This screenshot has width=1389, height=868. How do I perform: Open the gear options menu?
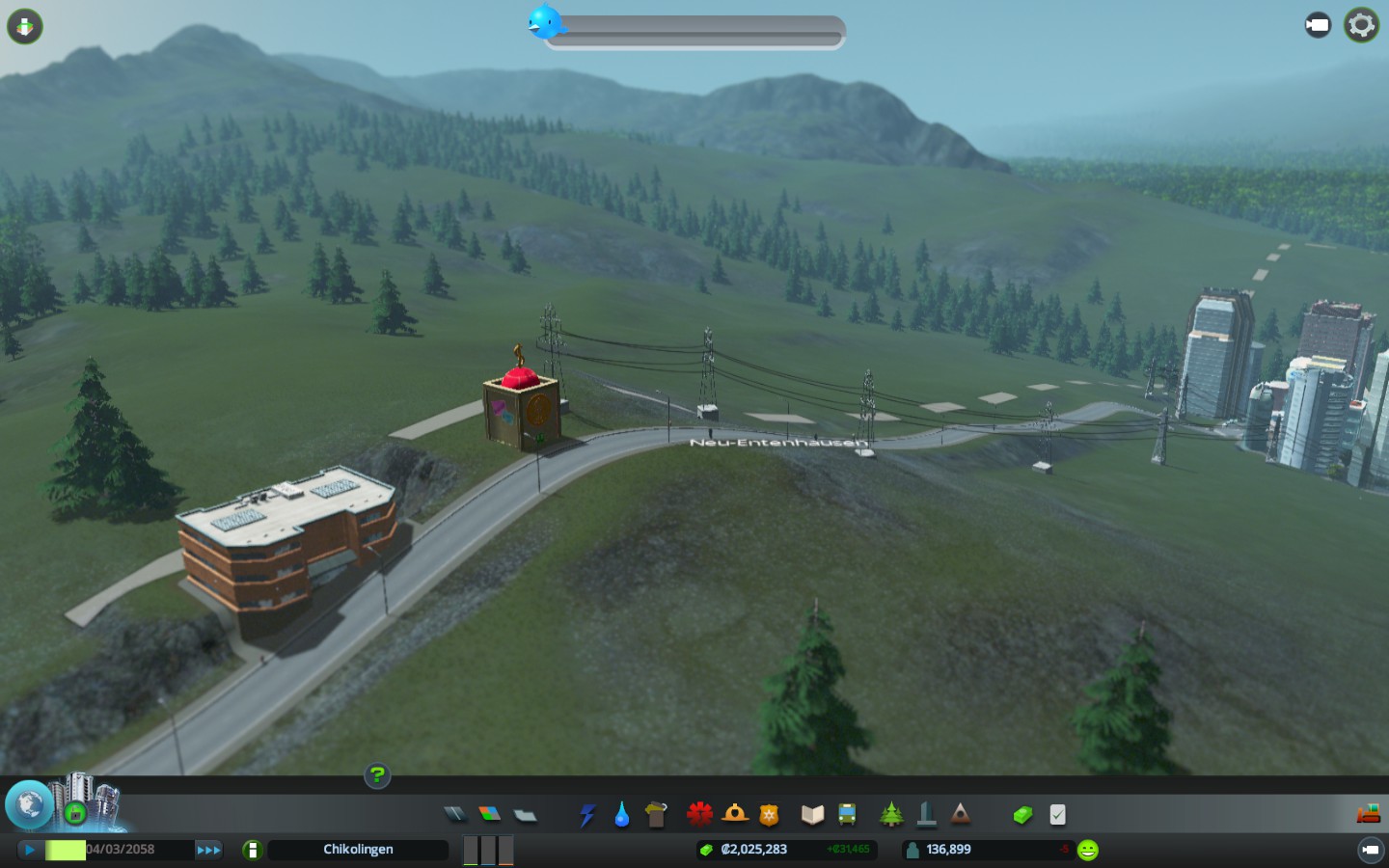pyautogui.click(x=1361, y=25)
